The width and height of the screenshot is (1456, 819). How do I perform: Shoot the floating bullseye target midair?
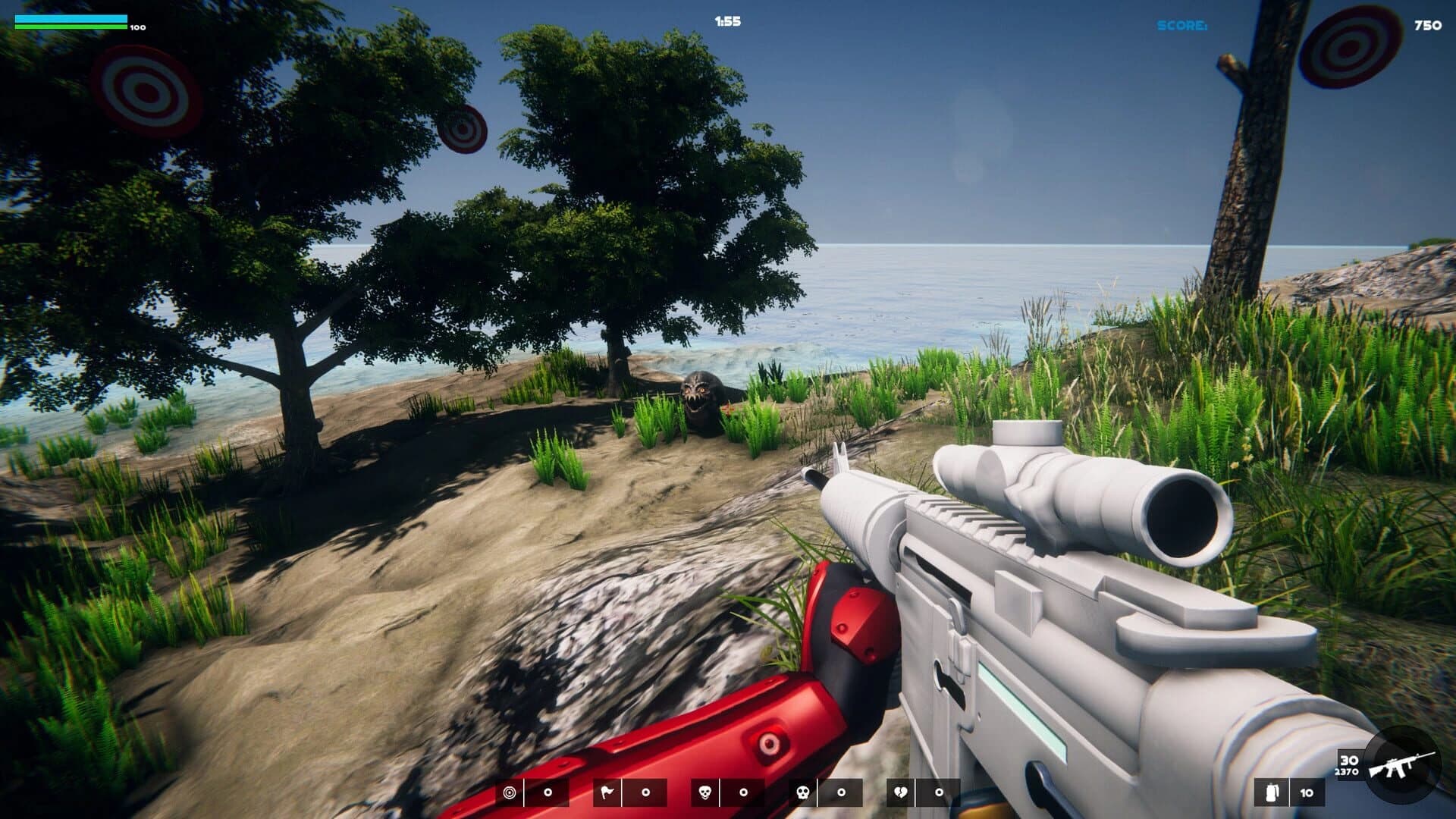(464, 128)
